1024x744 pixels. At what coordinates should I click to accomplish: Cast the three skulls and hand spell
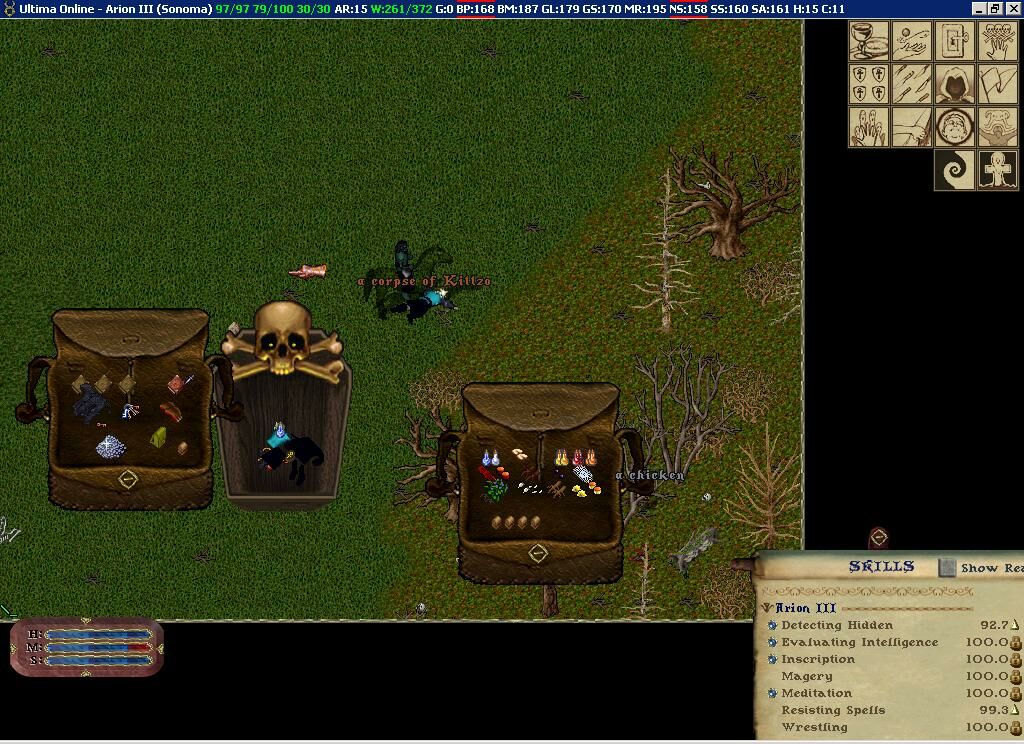[x=998, y=42]
